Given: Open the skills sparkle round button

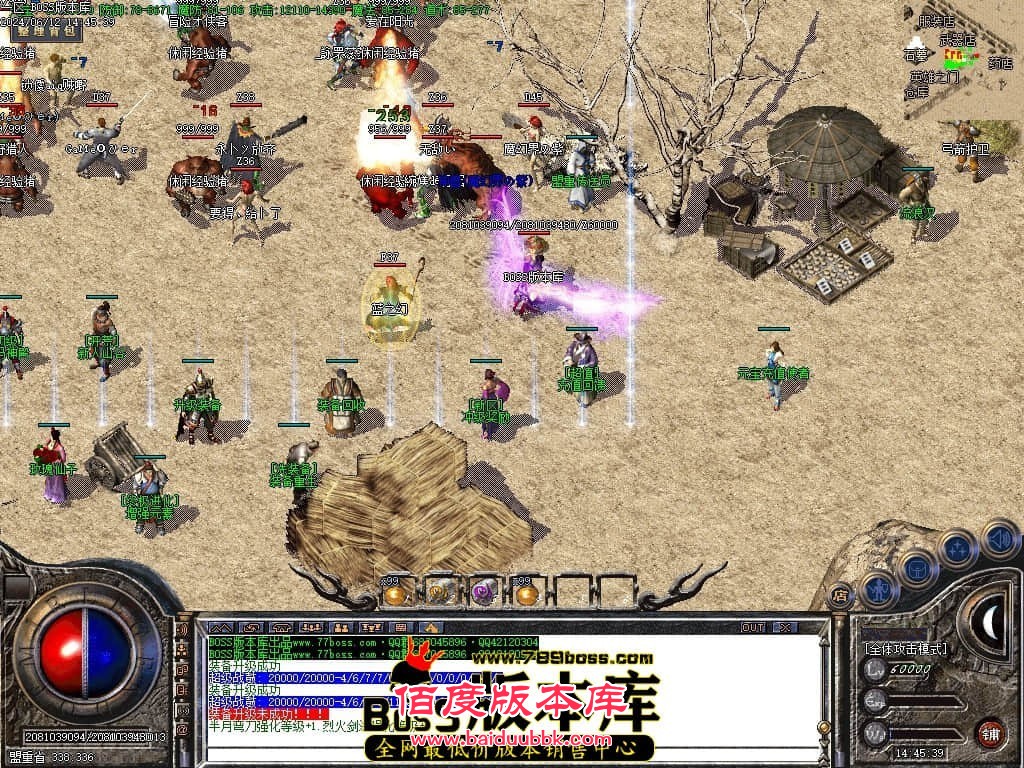Looking at the screenshot, I should pyautogui.click(x=957, y=549).
